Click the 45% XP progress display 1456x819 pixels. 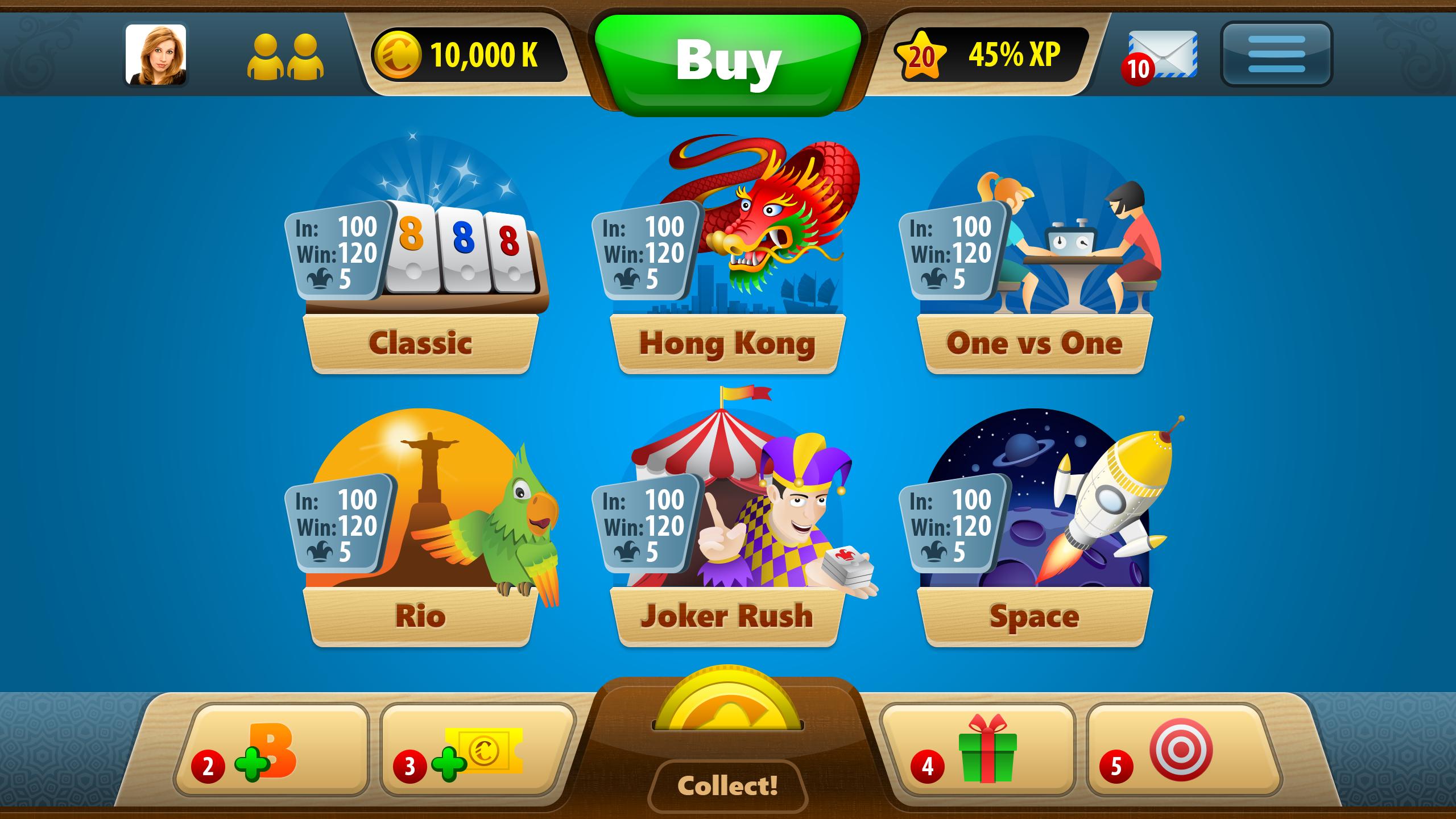(1012, 54)
